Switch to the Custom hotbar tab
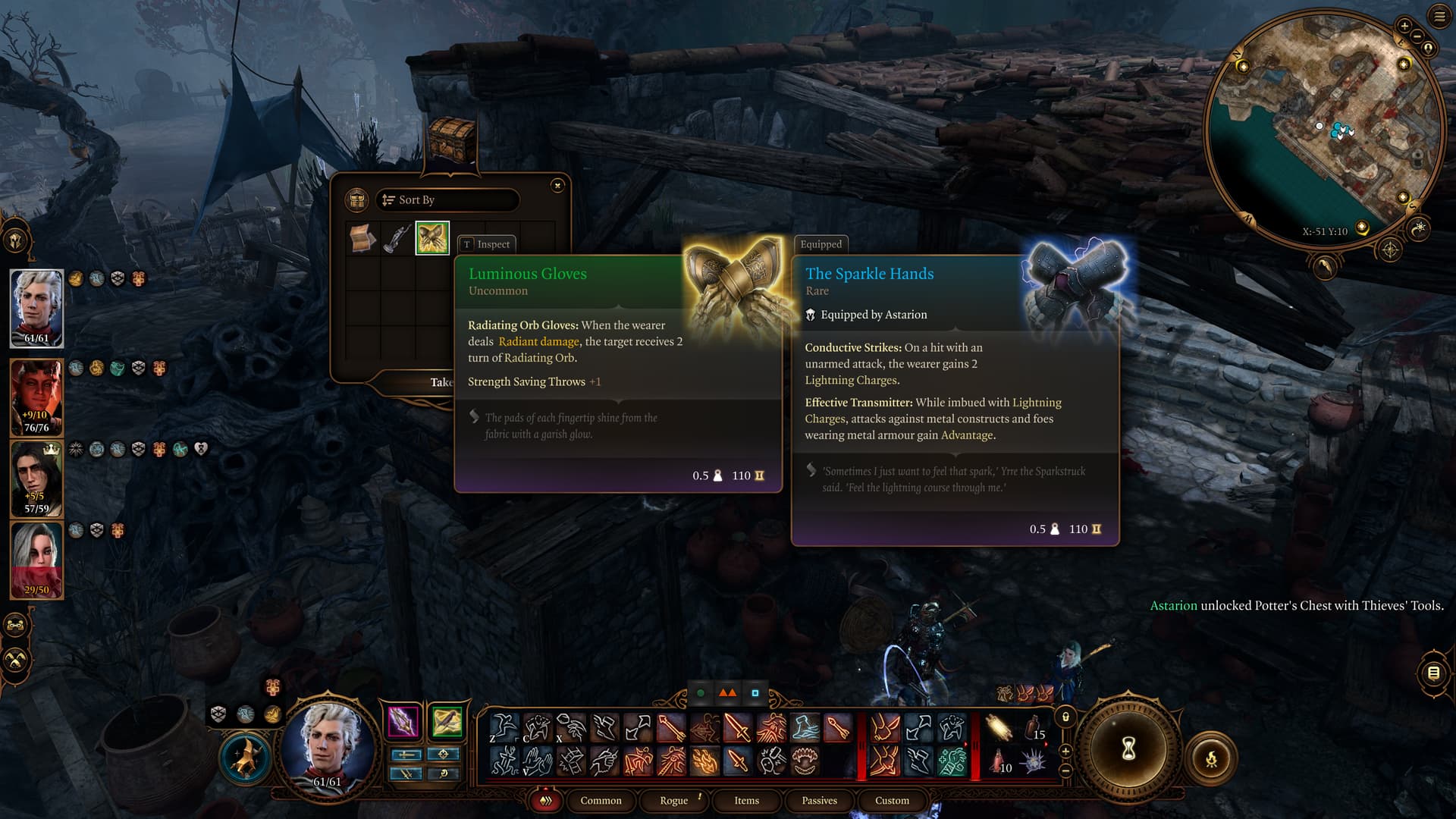Viewport: 1456px width, 819px height. click(892, 801)
